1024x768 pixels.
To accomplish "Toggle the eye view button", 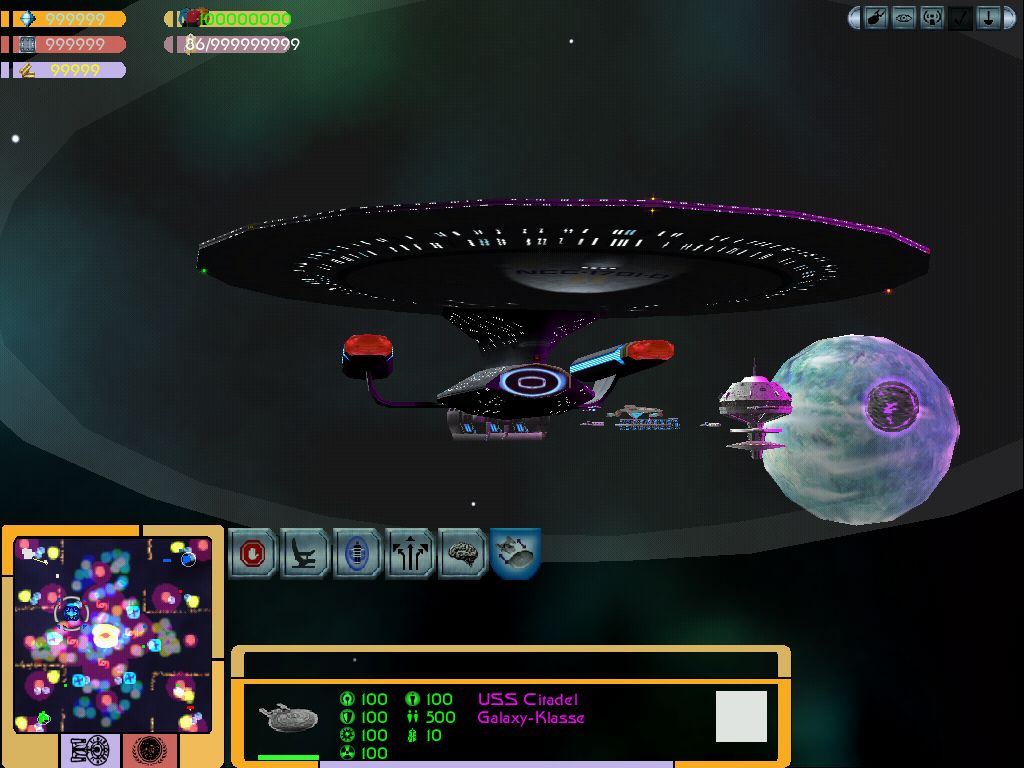I will [904, 18].
